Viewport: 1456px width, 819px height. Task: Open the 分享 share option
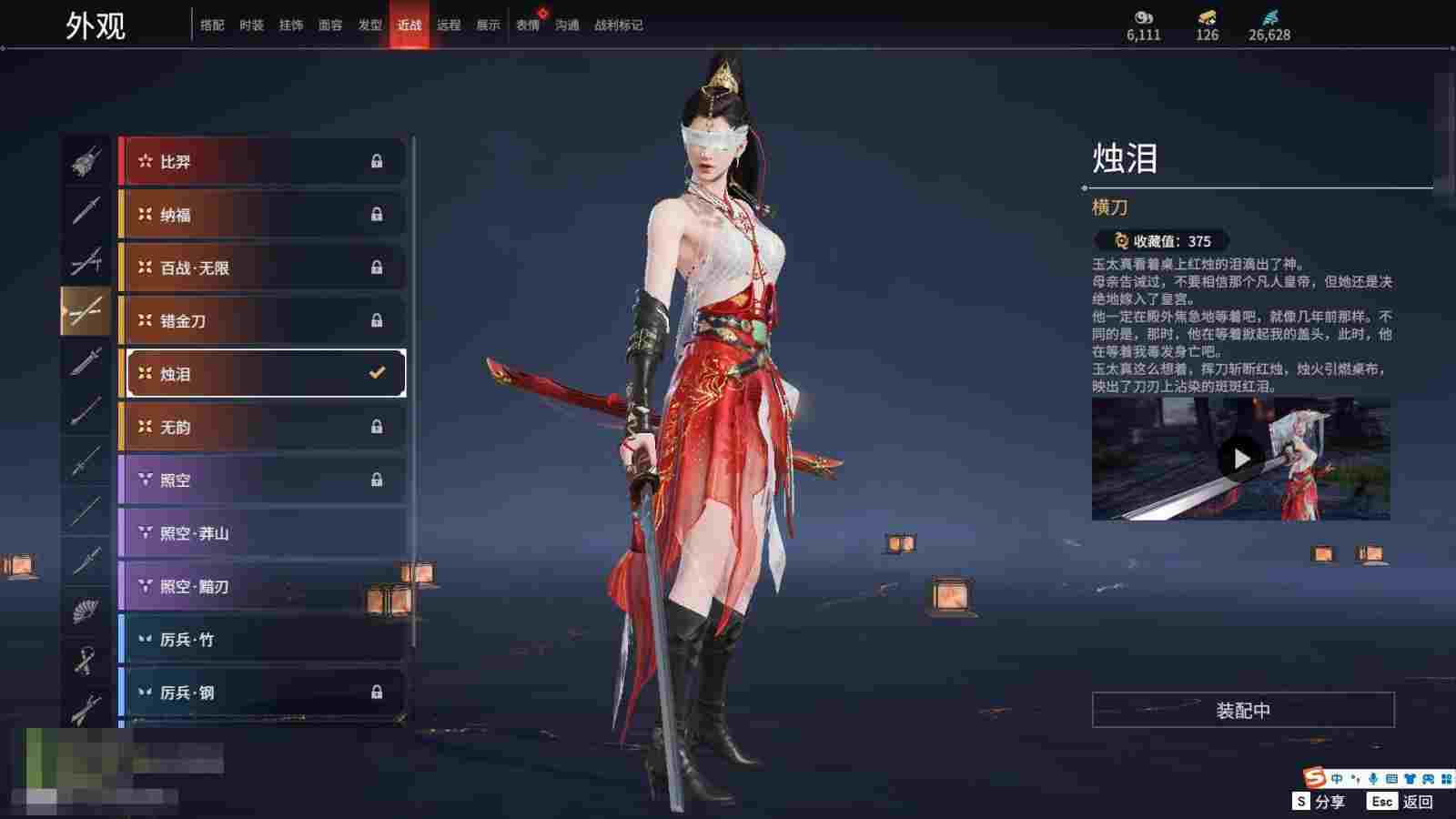point(1319,802)
